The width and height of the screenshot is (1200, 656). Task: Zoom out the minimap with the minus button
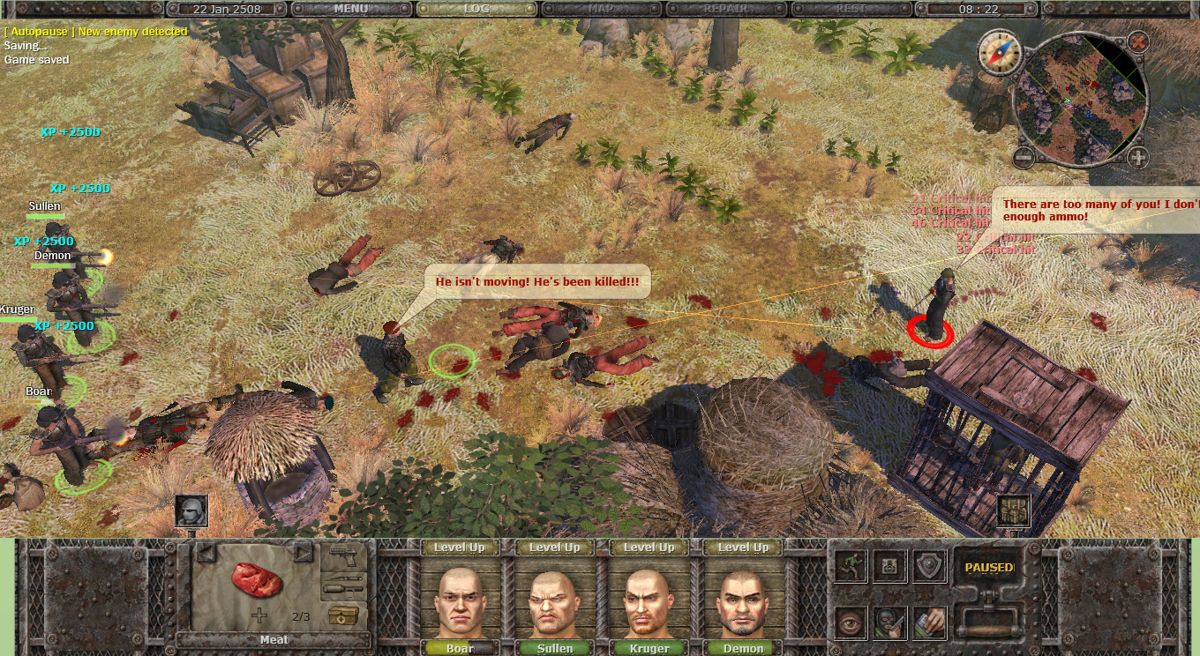tap(1023, 157)
